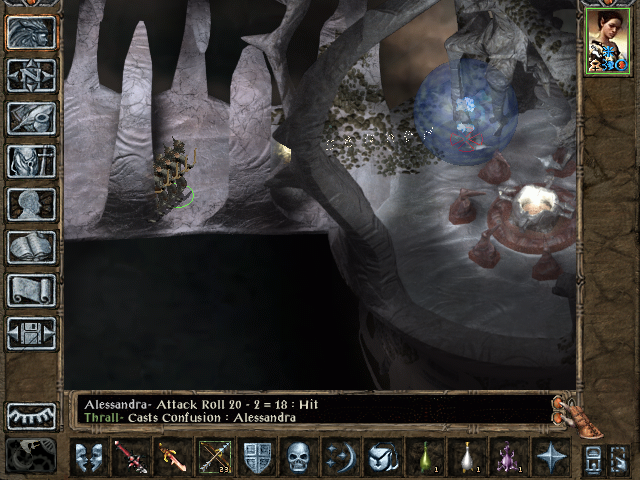Select Alessandra's character portrait

pos(607,41)
